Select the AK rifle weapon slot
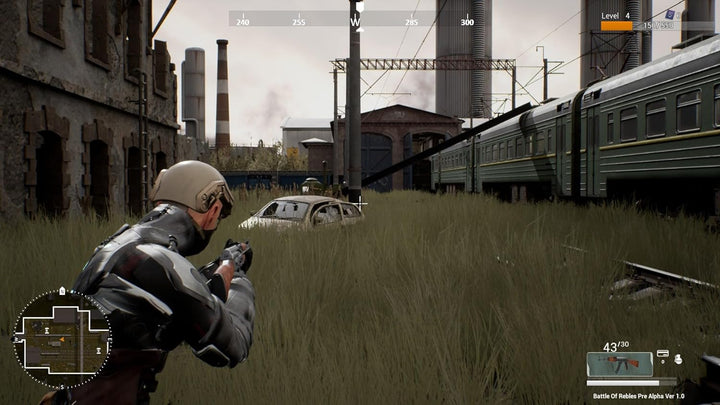 coord(619,363)
